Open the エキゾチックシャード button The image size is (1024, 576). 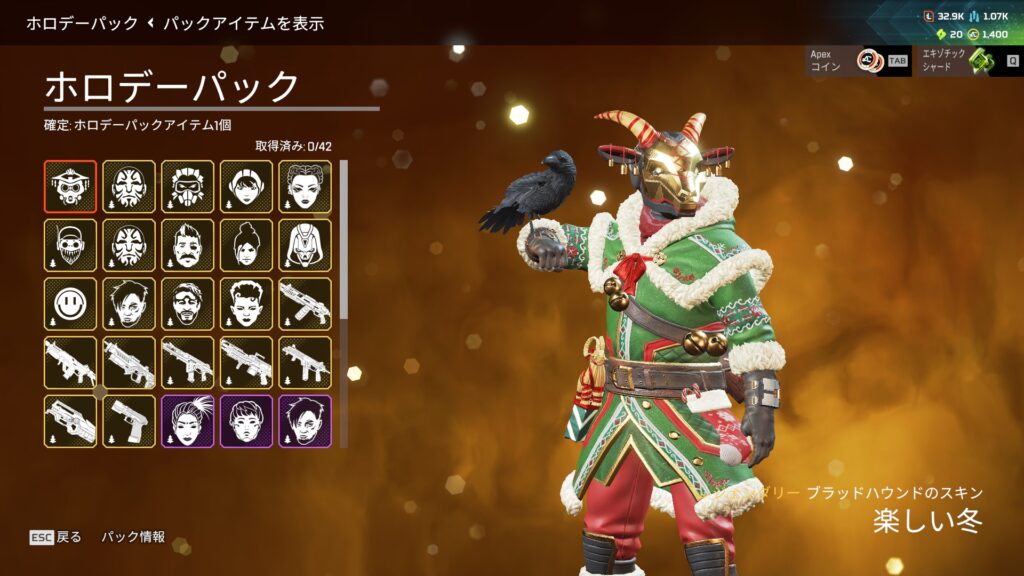967,60
